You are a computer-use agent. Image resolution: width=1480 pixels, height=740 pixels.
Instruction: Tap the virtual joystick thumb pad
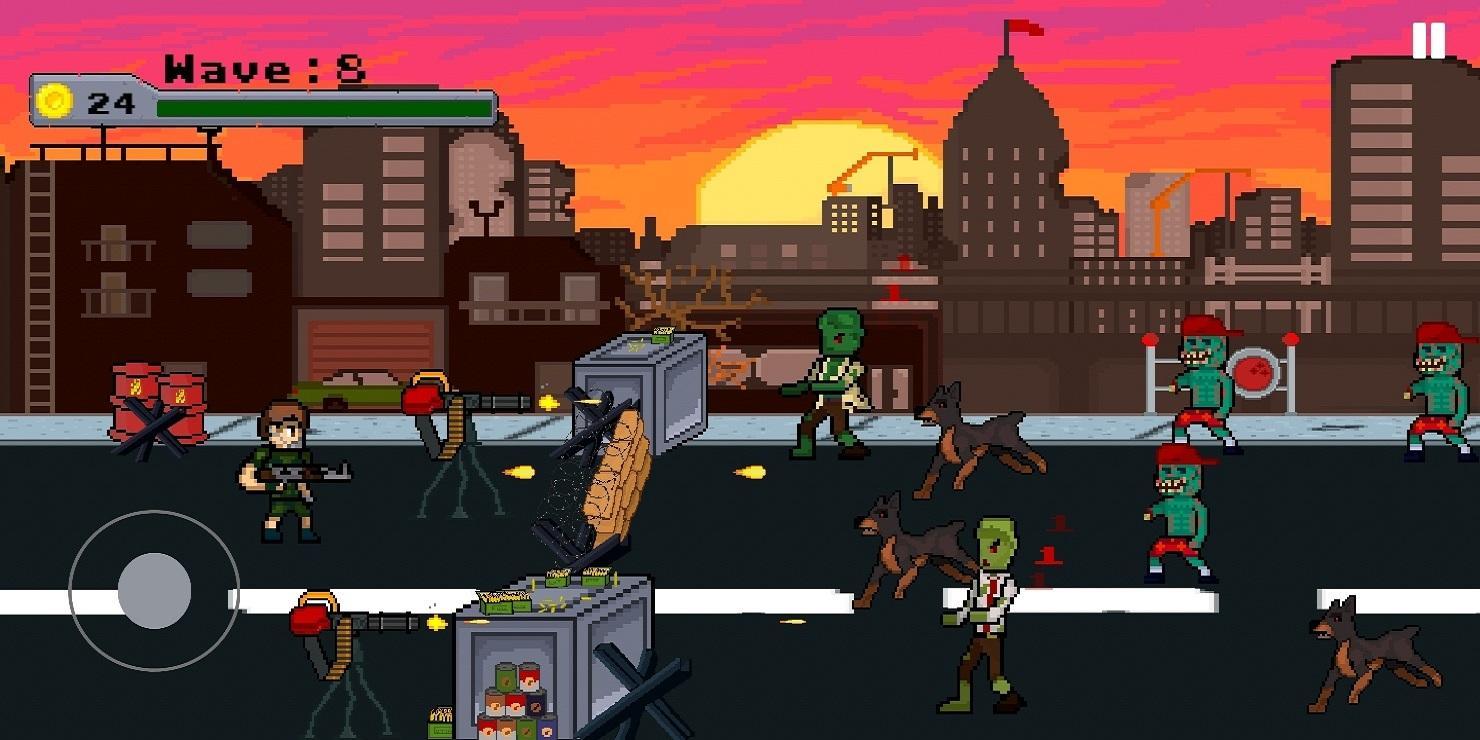click(x=154, y=590)
